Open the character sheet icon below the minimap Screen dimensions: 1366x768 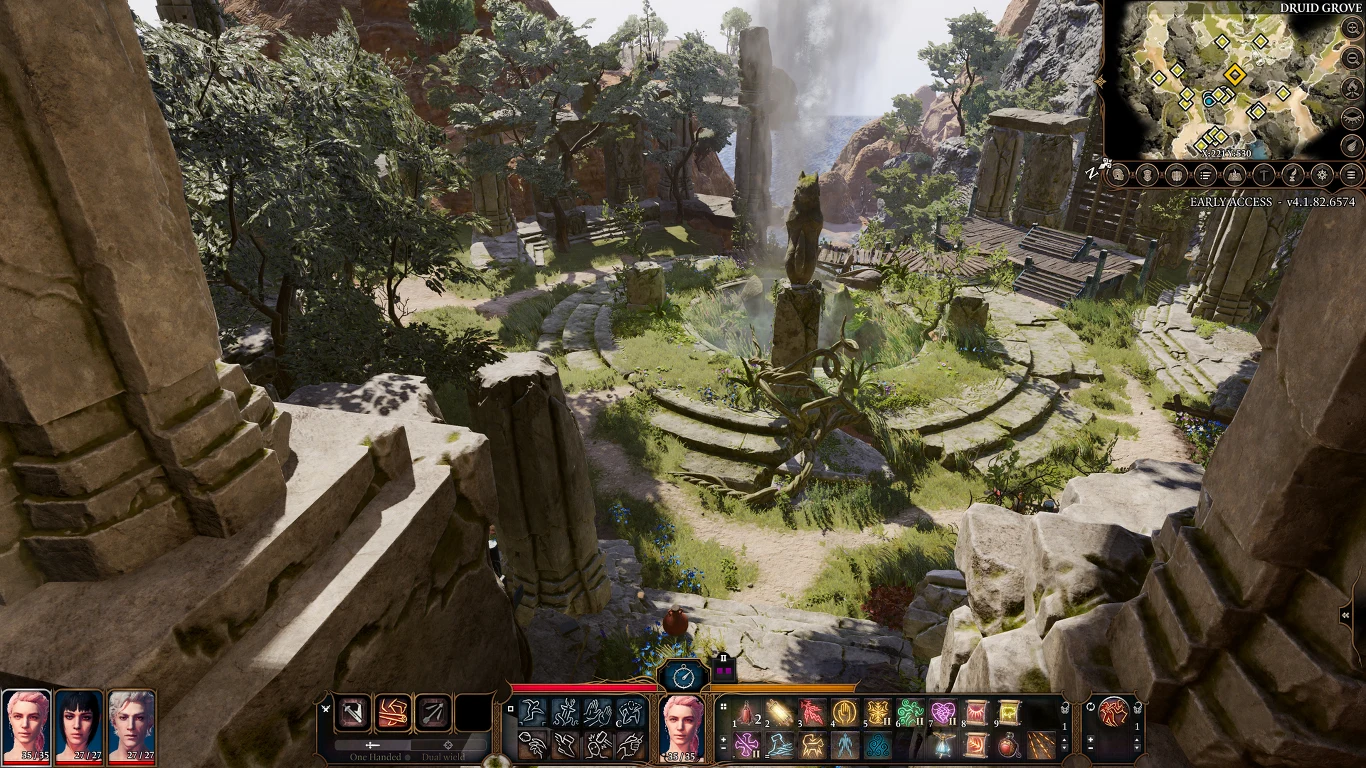point(1118,175)
